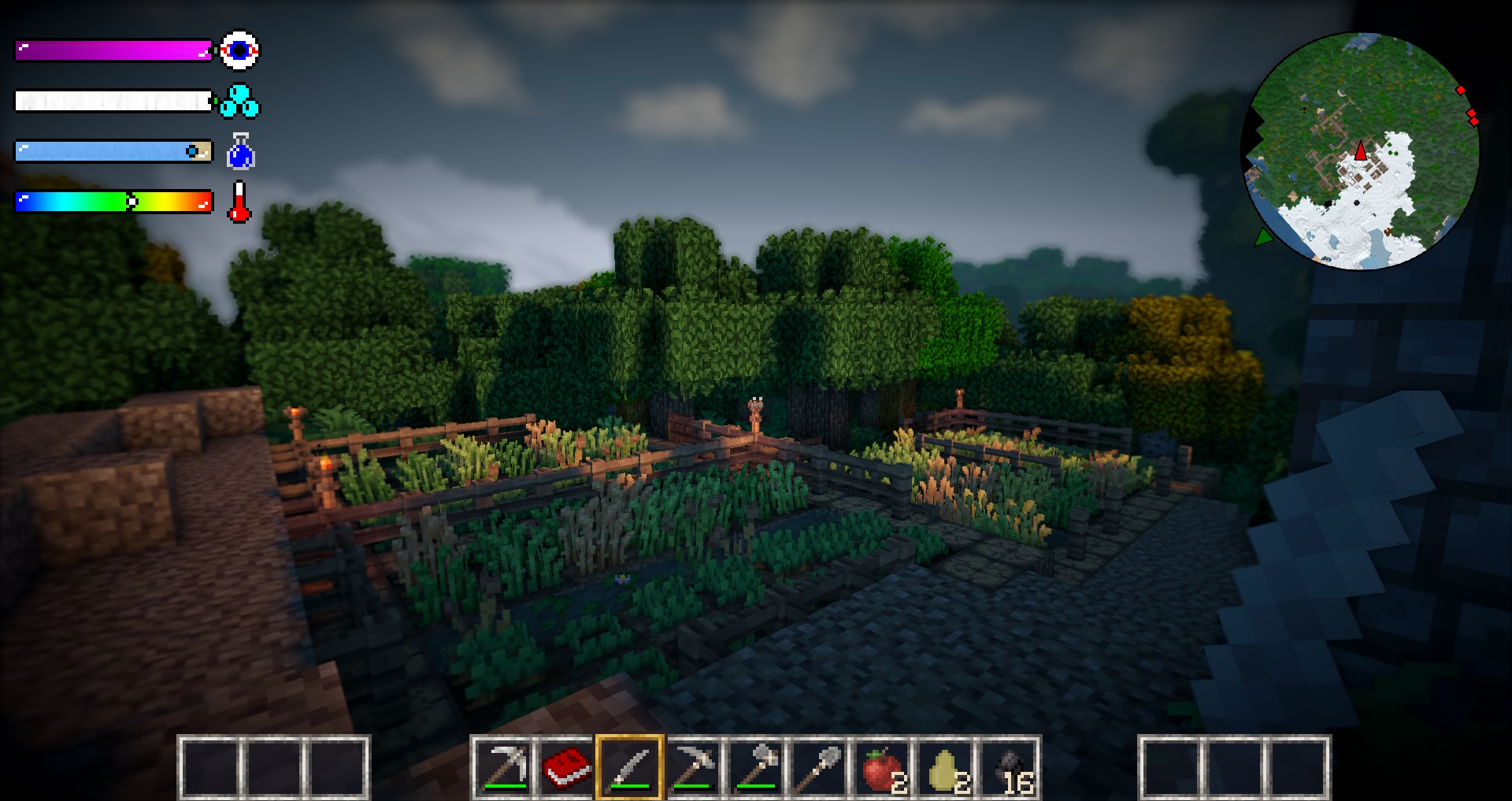The width and height of the screenshot is (1512, 801).
Task: Click the blue potion flask icon
Action: tap(240, 152)
